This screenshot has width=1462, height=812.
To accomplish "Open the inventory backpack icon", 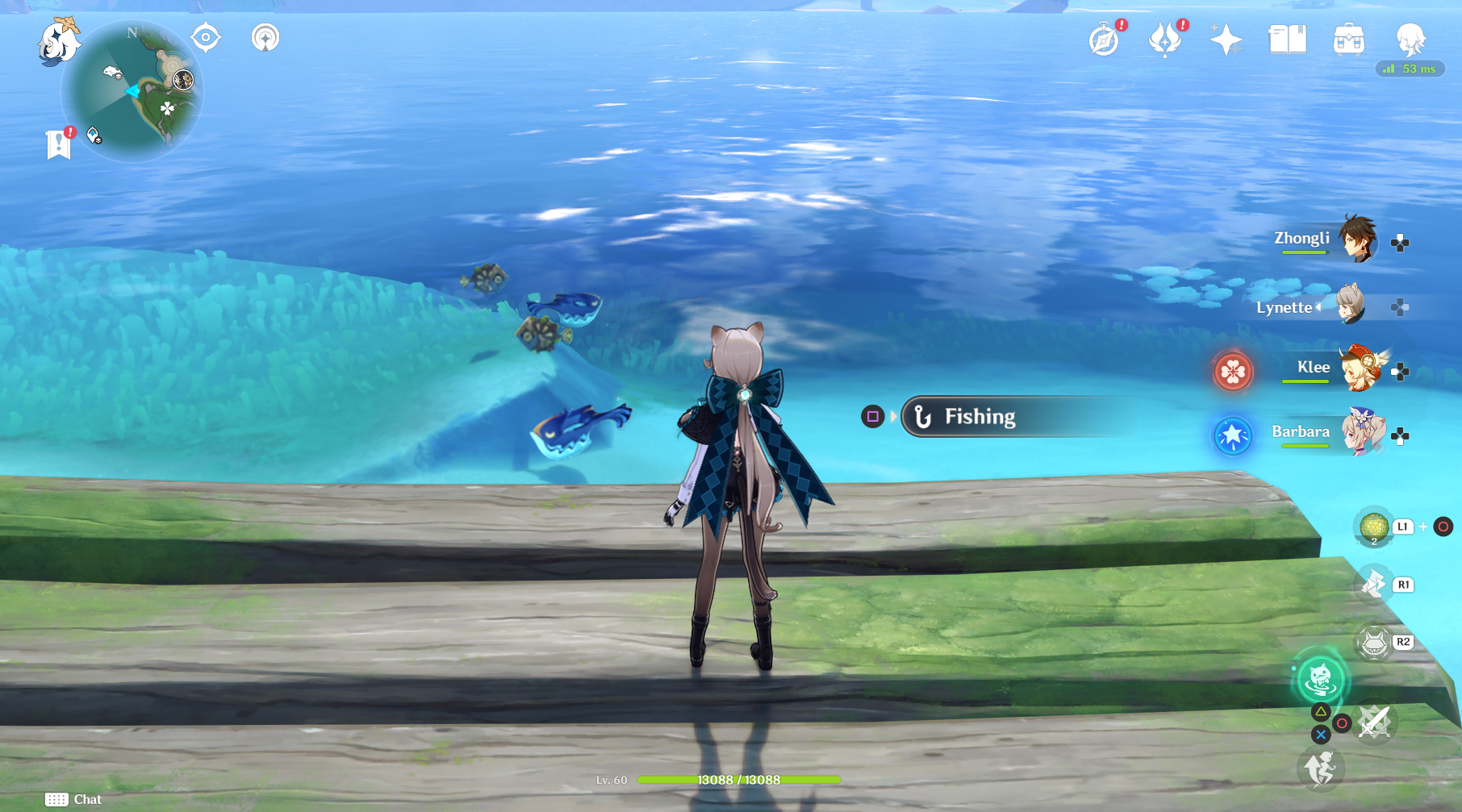I will coord(1348,40).
